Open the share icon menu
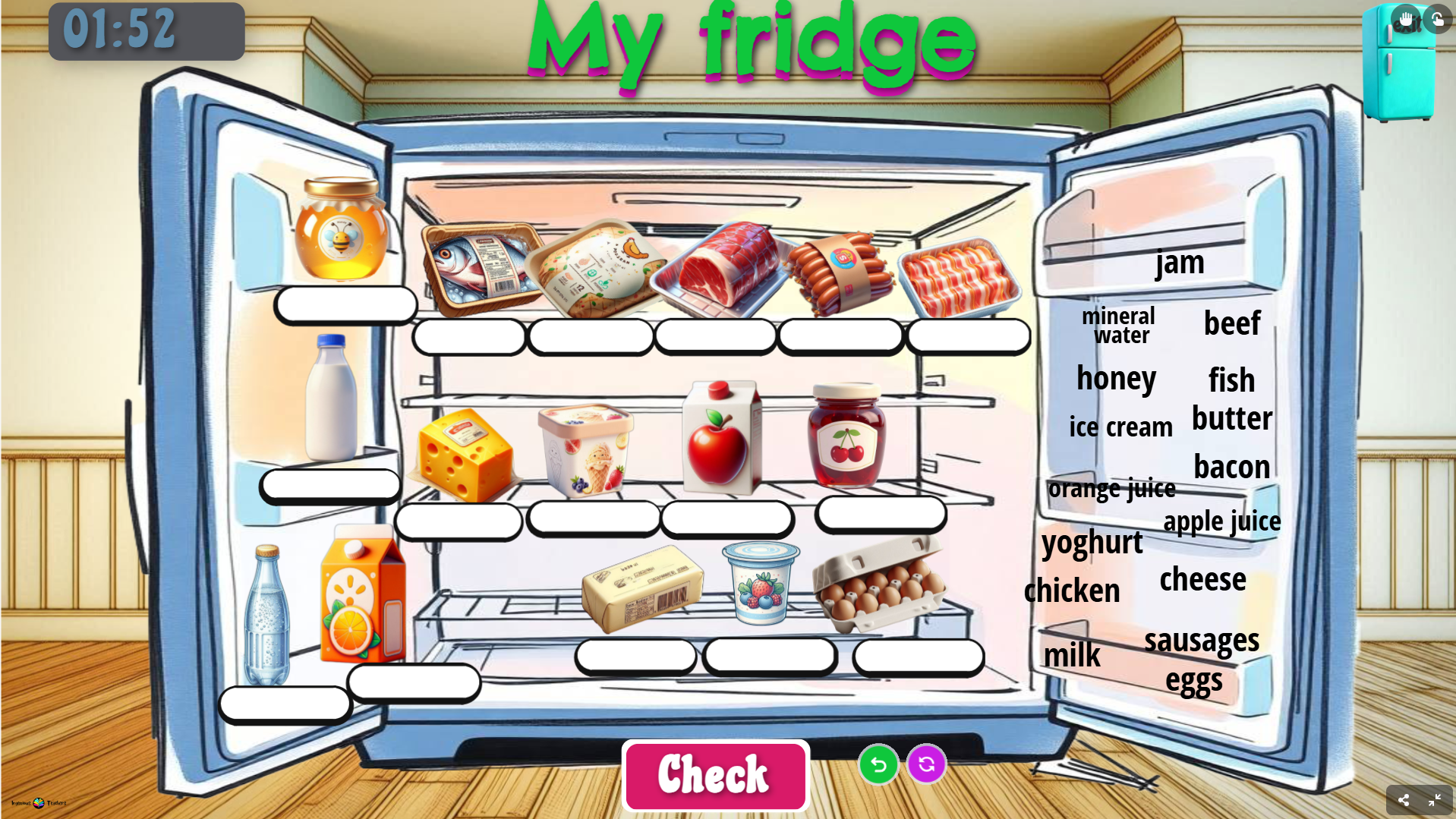 pos(1403,800)
